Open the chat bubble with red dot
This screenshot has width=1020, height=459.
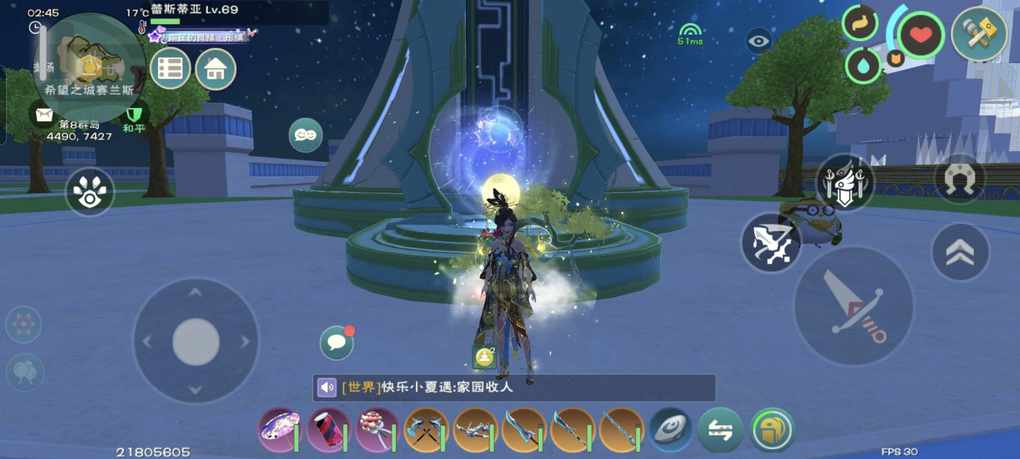(x=337, y=343)
